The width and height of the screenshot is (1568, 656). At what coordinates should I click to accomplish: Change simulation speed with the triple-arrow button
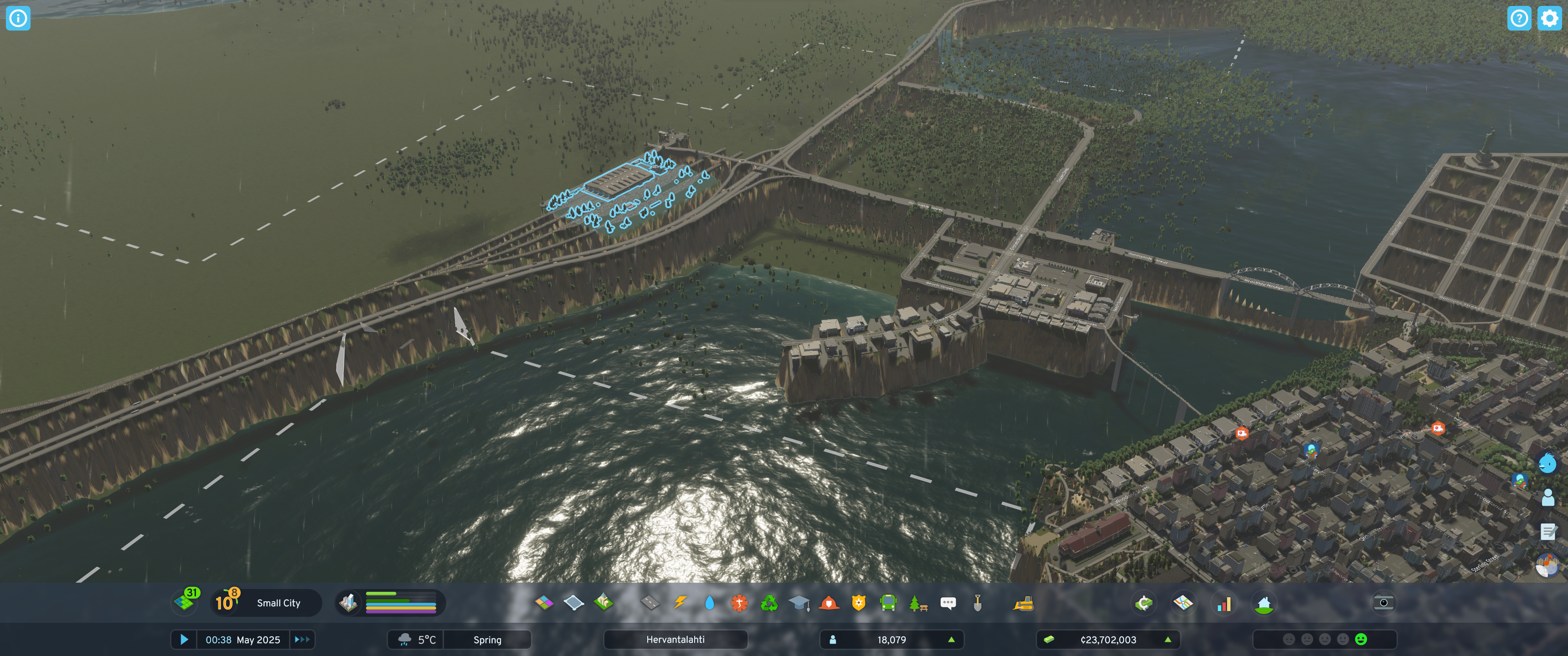point(302,640)
